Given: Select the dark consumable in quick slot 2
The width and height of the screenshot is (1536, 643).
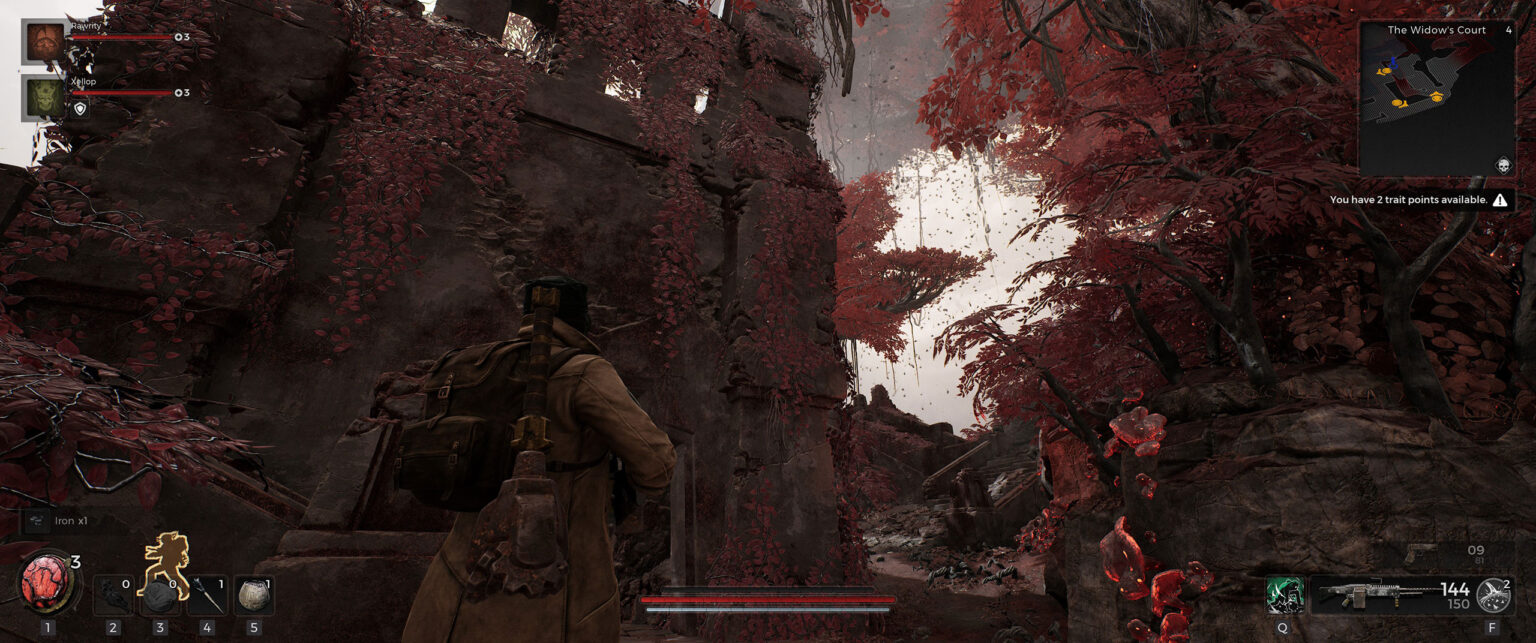Looking at the screenshot, I should (112, 594).
